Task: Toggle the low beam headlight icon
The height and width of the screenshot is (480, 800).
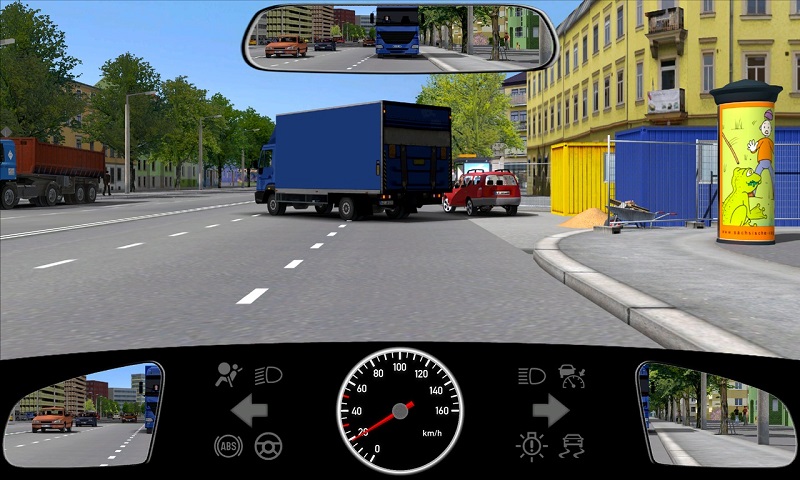Action: (x=268, y=376)
